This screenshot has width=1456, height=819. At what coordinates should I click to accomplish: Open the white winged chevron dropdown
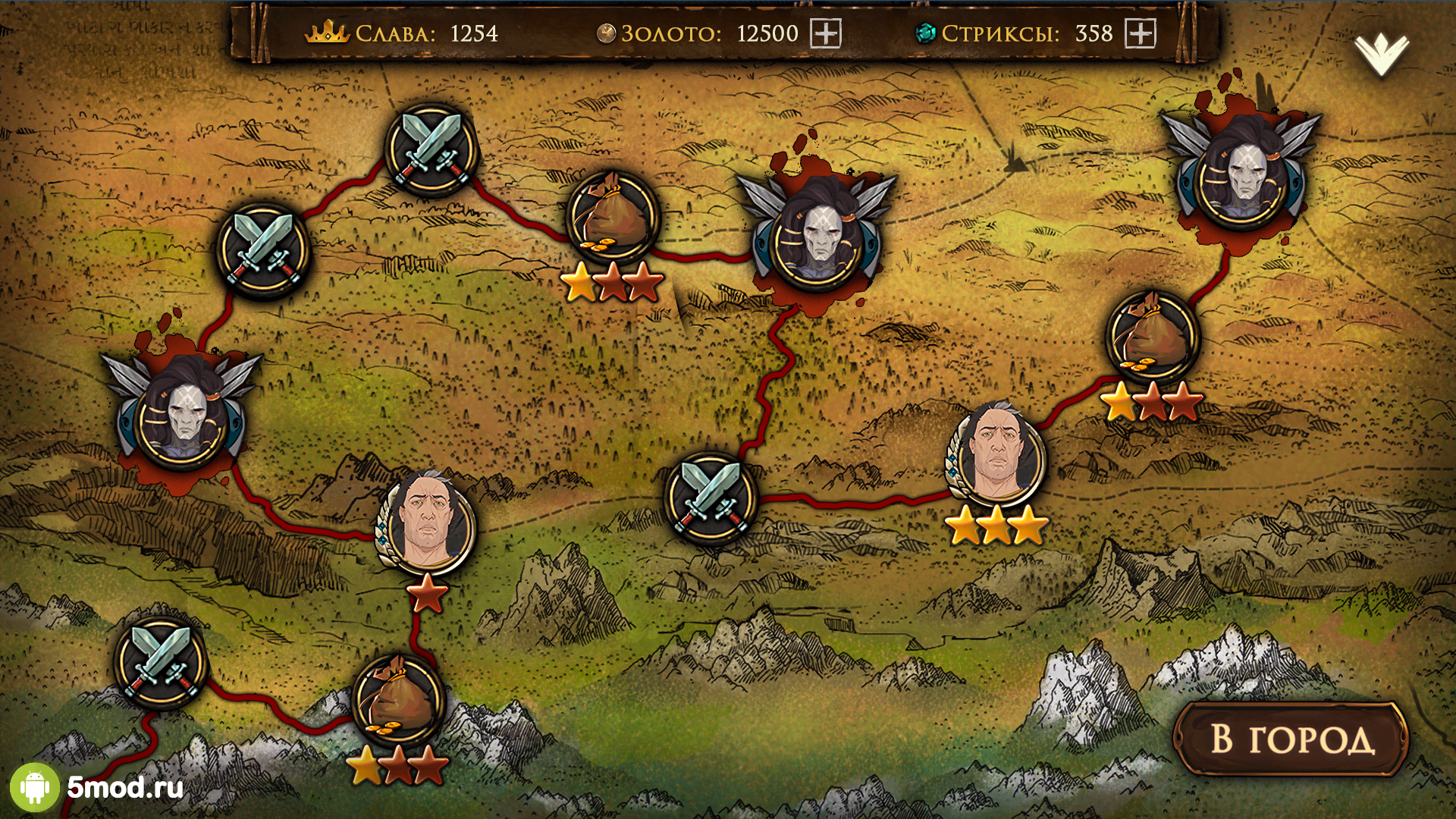(1381, 54)
